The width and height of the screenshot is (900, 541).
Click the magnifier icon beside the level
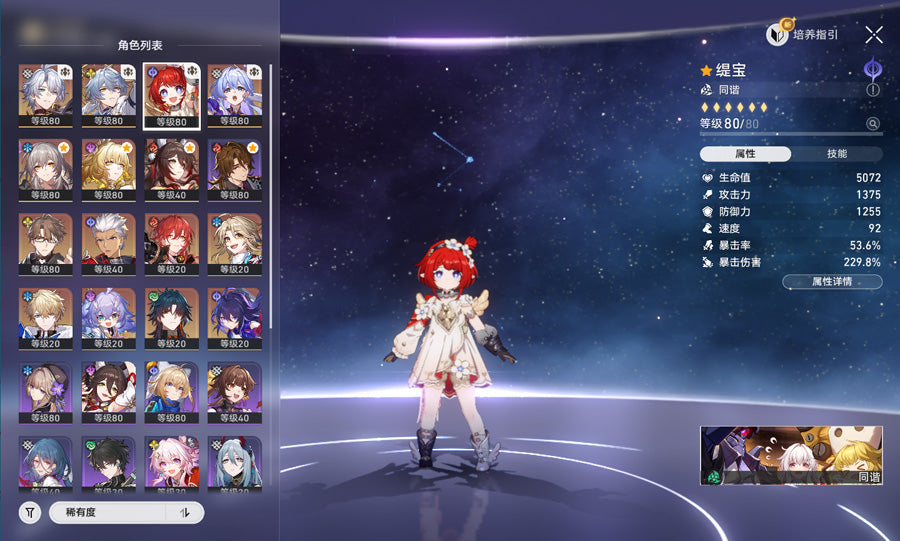pos(873,124)
